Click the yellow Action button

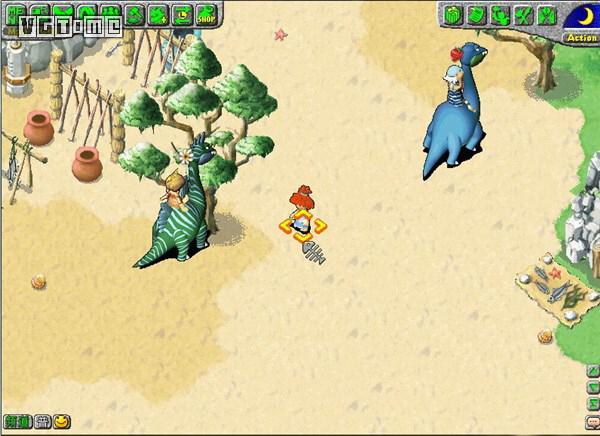pos(581,38)
